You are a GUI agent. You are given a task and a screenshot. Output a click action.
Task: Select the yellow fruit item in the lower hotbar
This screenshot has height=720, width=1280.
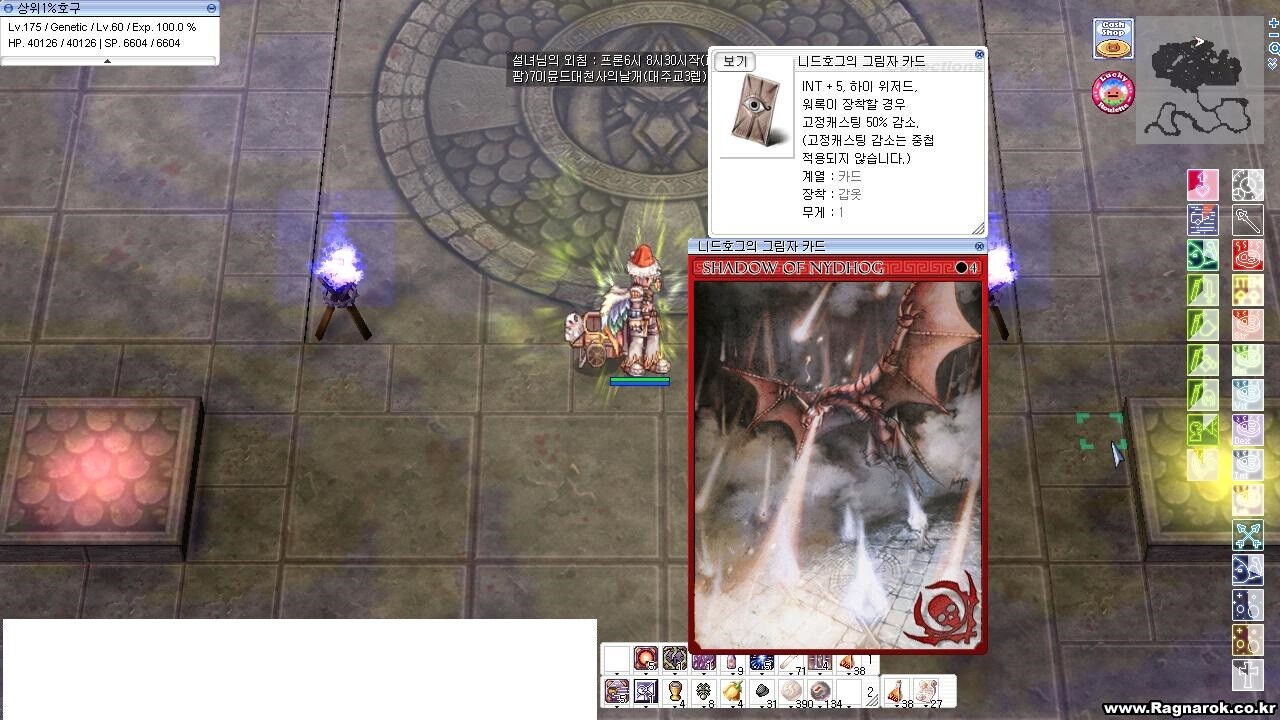pyautogui.click(x=734, y=692)
